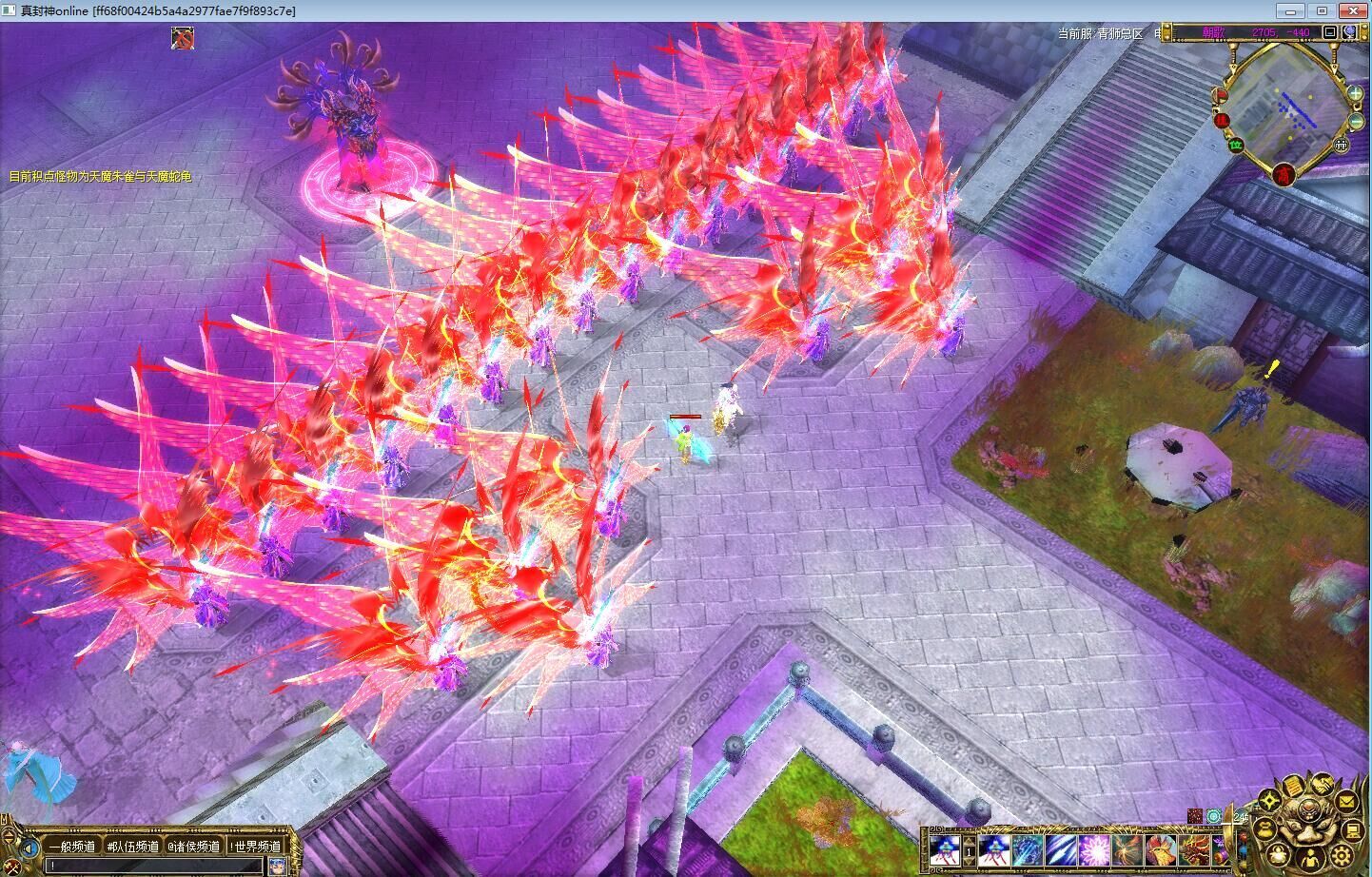Switch to the 一般频道 chat channel

pyautogui.click(x=73, y=846)
